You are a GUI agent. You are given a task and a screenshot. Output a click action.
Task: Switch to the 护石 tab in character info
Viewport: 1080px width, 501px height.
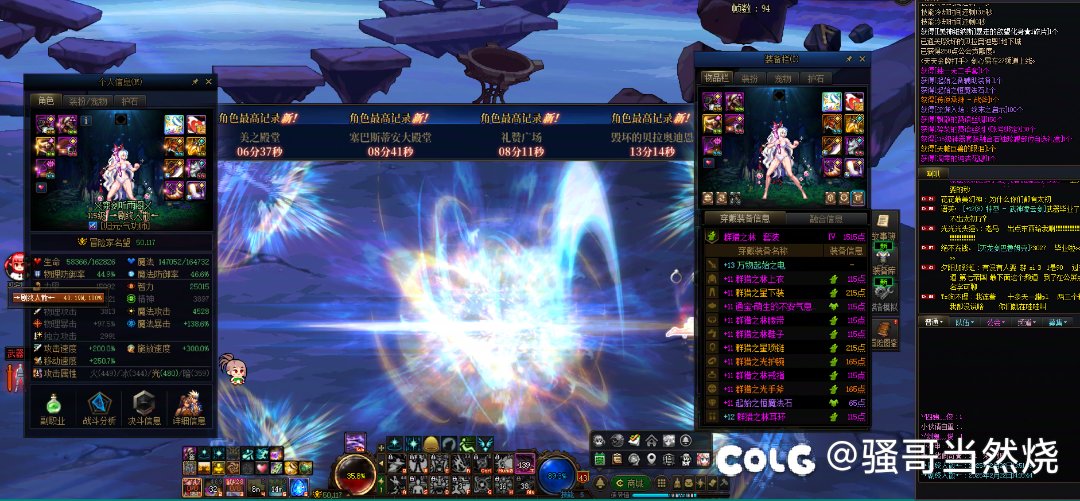pyautogui.click(x=131, y=100)
